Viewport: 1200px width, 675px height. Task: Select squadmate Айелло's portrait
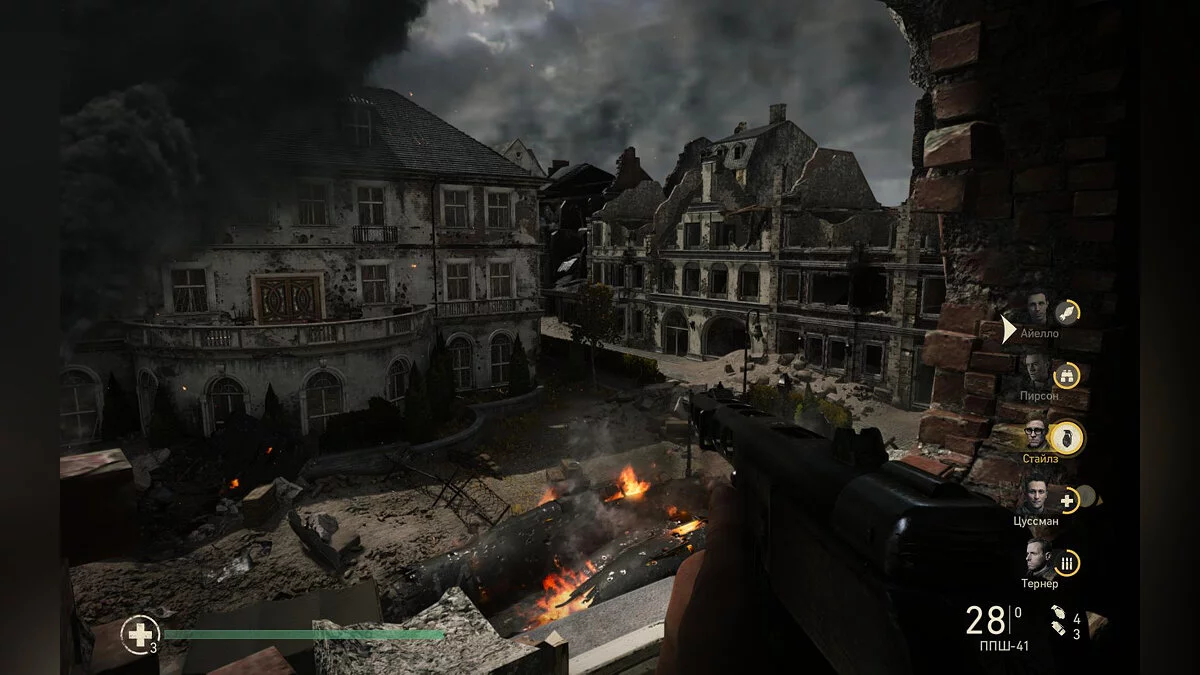[1037, 307]
